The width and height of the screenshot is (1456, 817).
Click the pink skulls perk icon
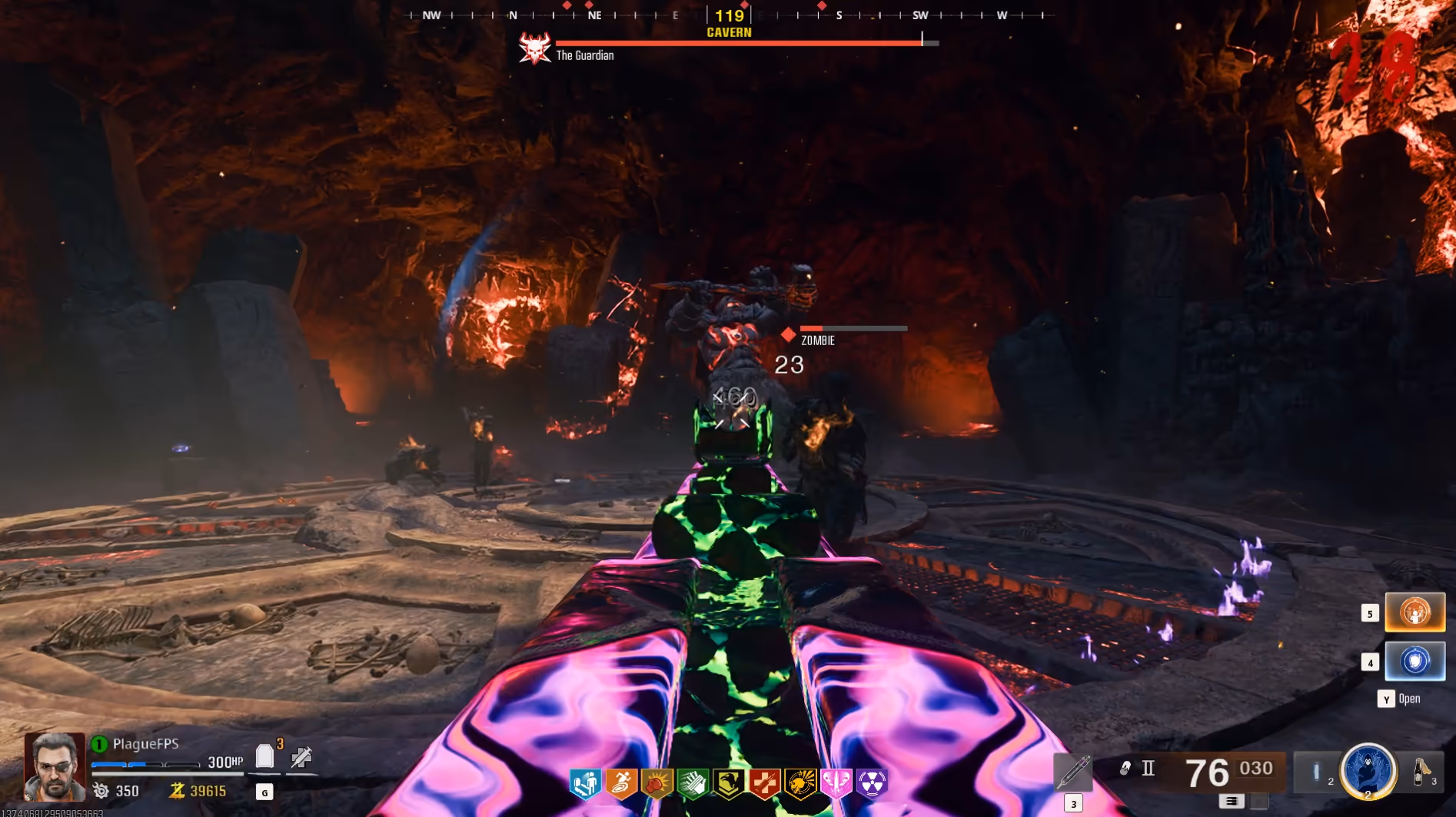836,783
